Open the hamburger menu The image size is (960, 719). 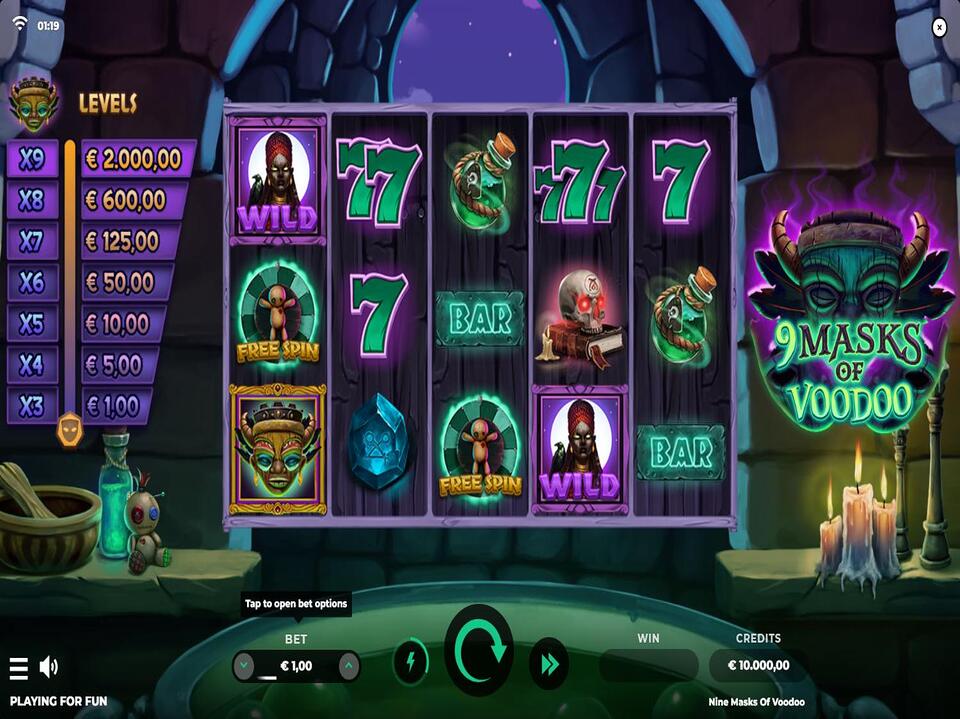coord(18,667)
